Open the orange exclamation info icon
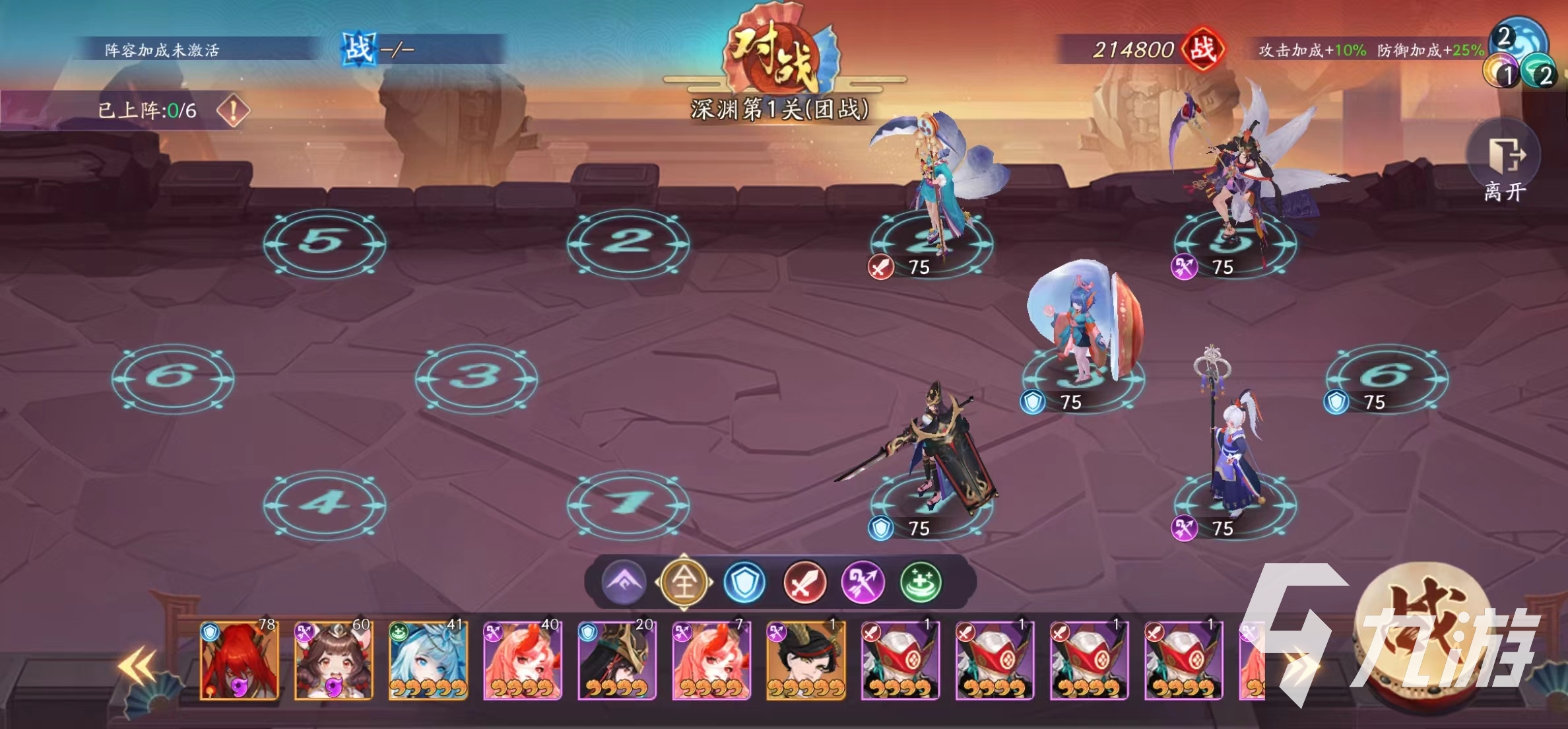 (x=233, y=110)
